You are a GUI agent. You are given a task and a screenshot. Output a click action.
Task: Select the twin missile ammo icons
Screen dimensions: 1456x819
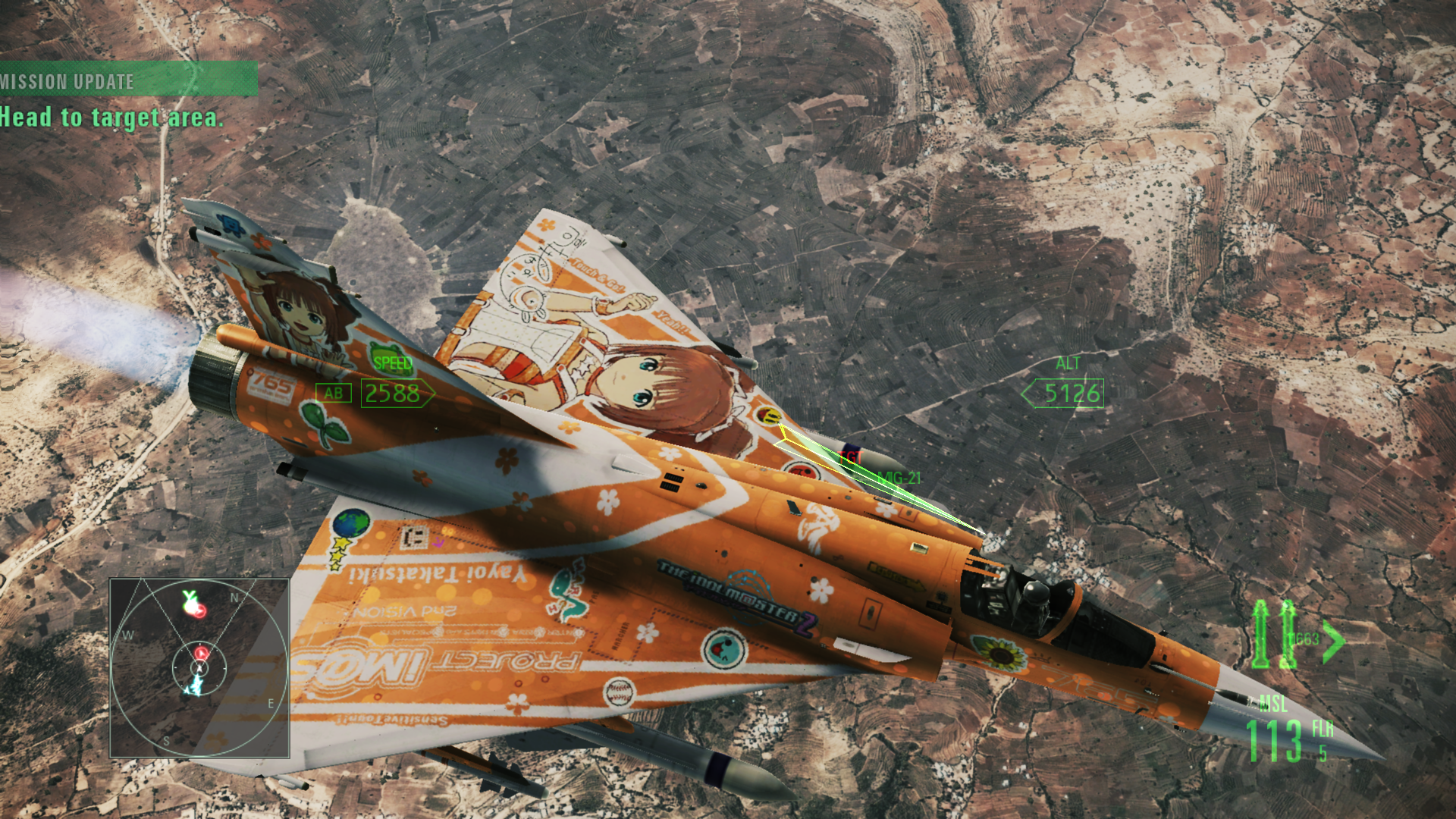coord(1273,634)
